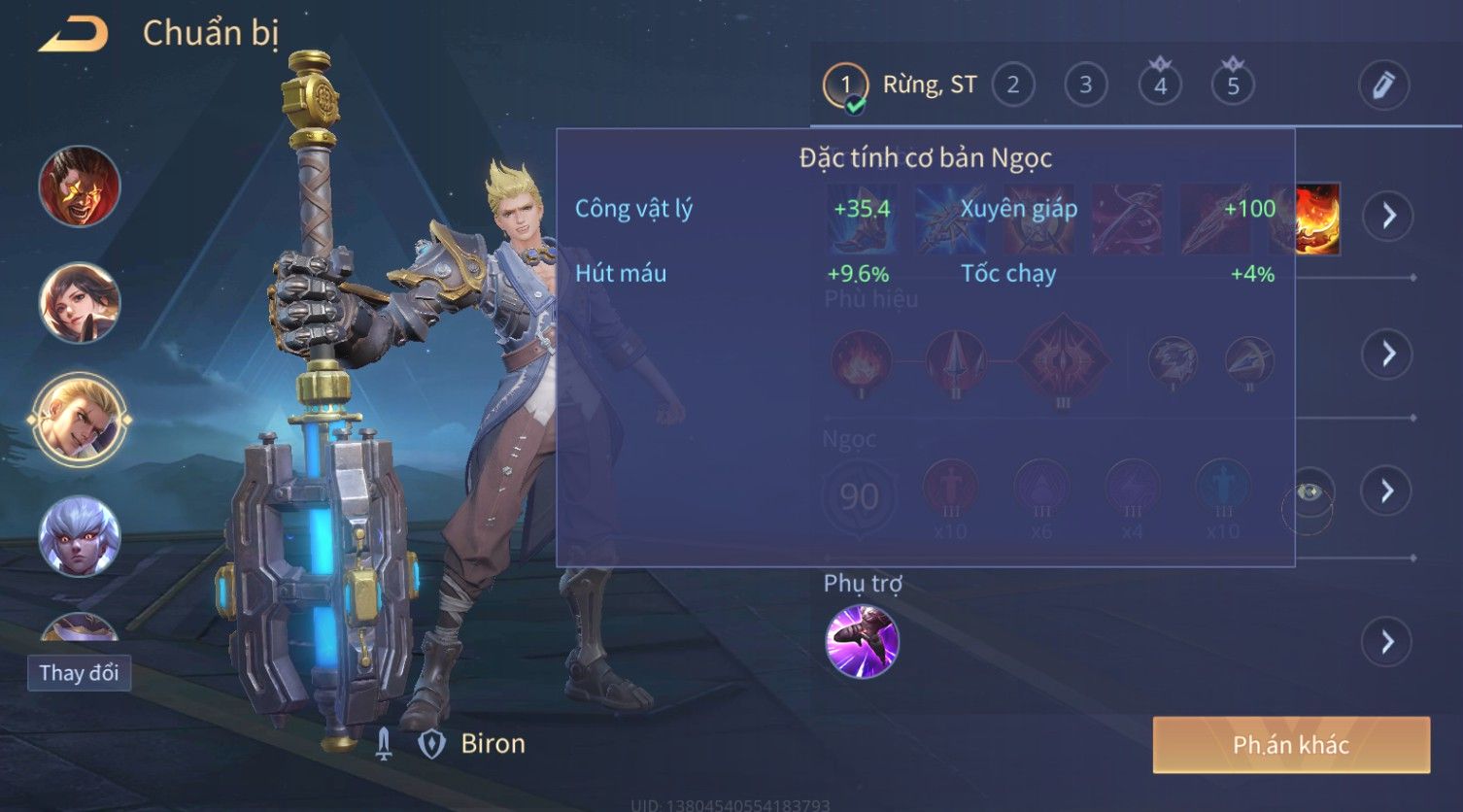Switch to loadout preset 3
Screen dimensions: 1463x812
(x=1085, y=85)
